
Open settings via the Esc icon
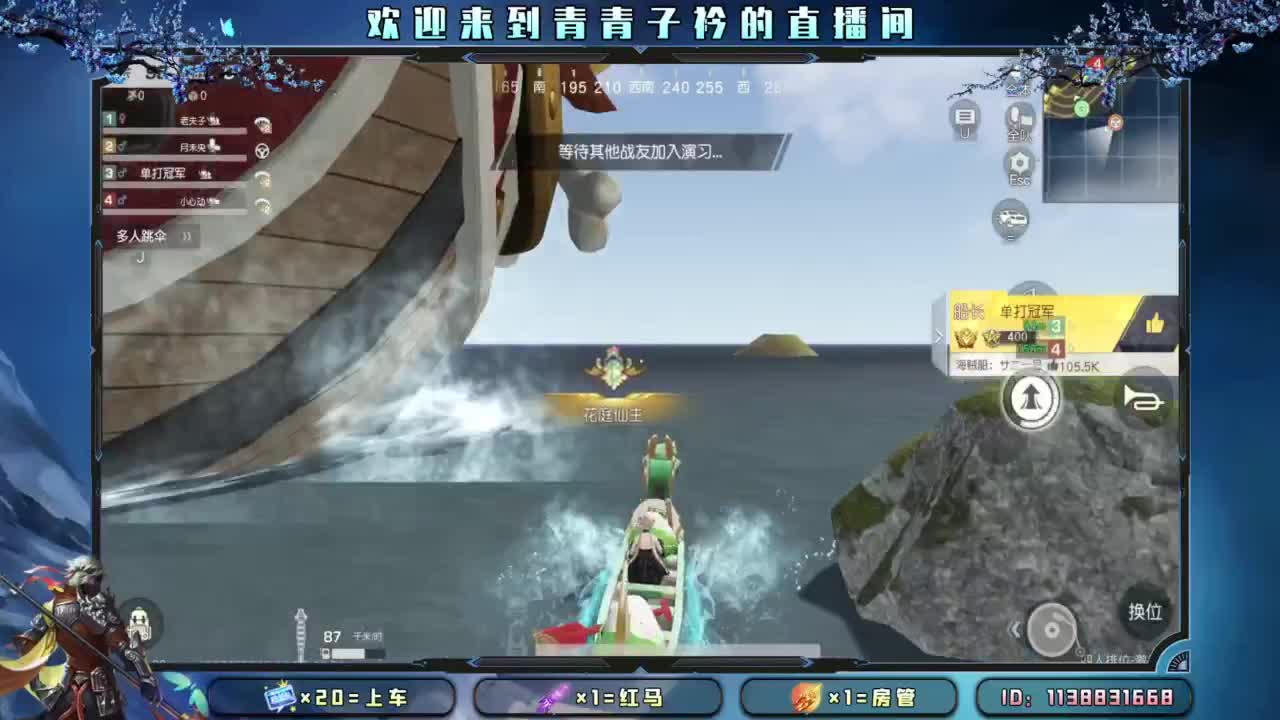pyautogui.click(x=1017, y=164)
